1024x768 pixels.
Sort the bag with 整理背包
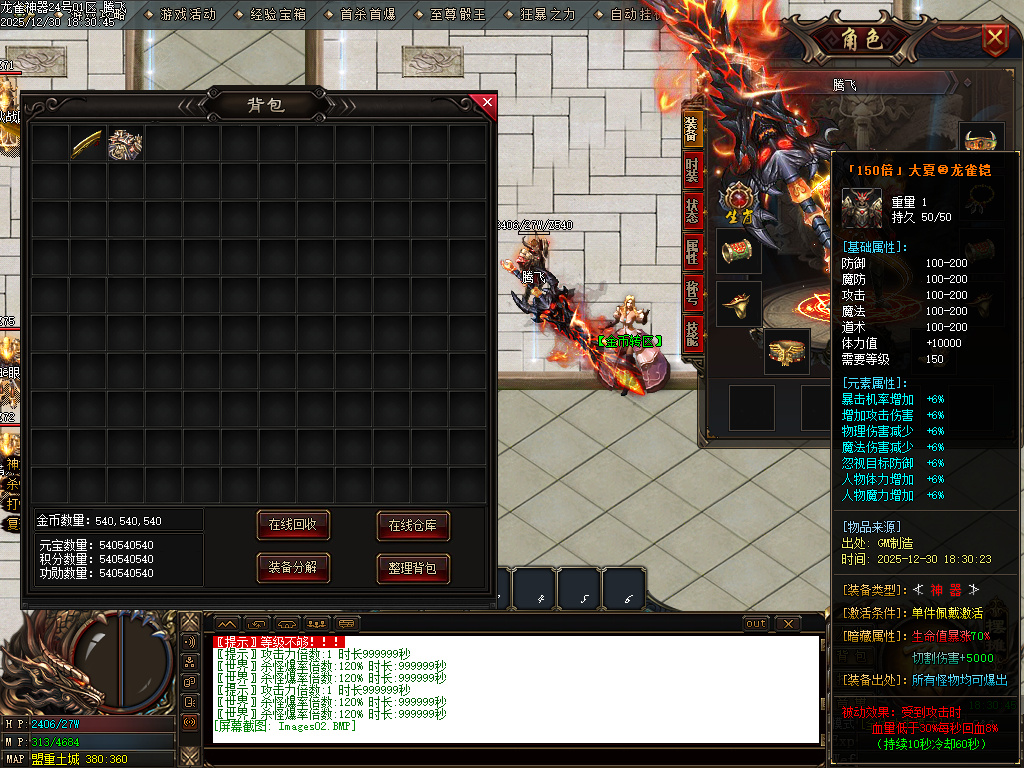pyautogui.click(x=413, y=568)
